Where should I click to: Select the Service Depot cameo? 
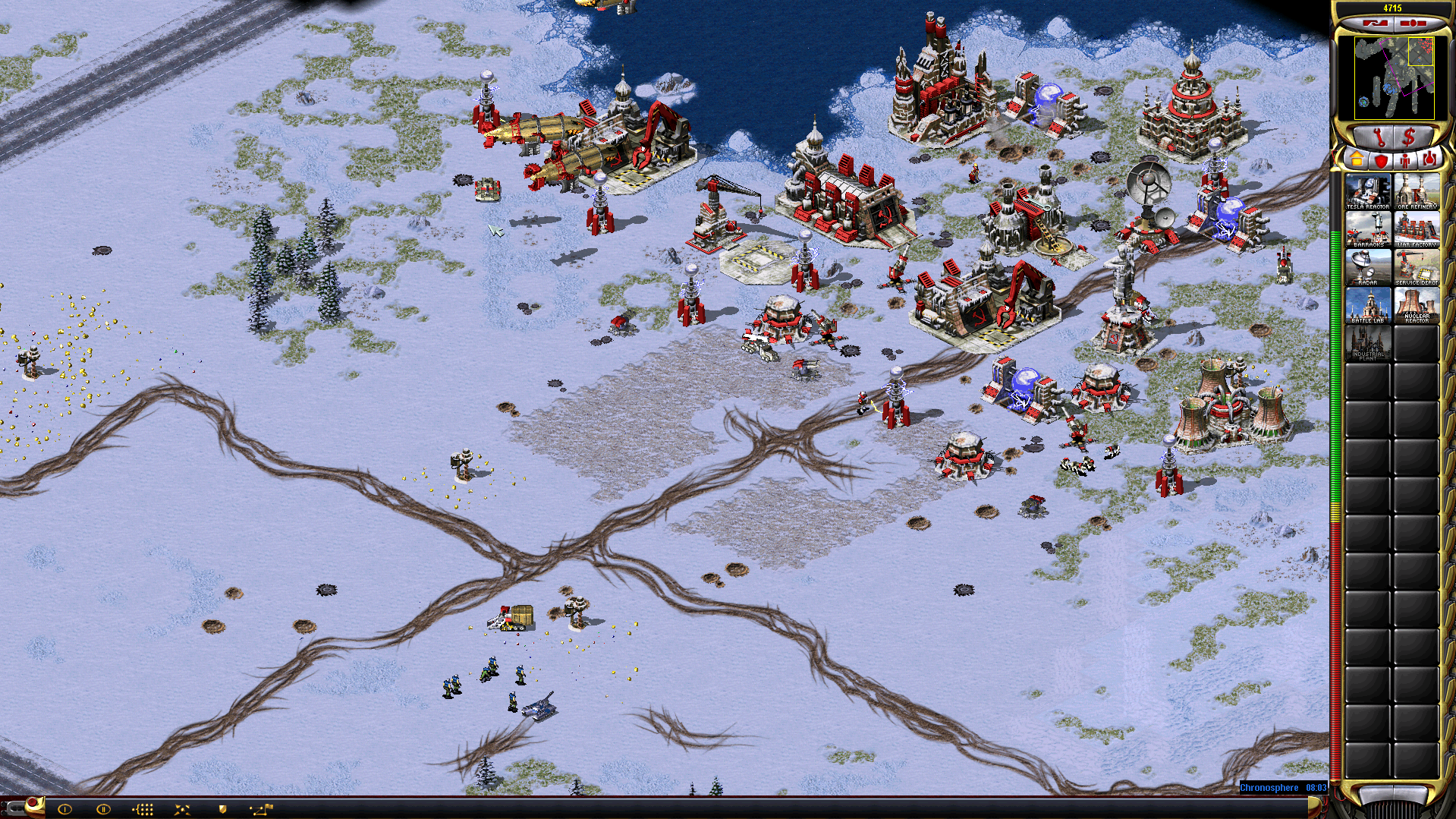coord(1416,267)
